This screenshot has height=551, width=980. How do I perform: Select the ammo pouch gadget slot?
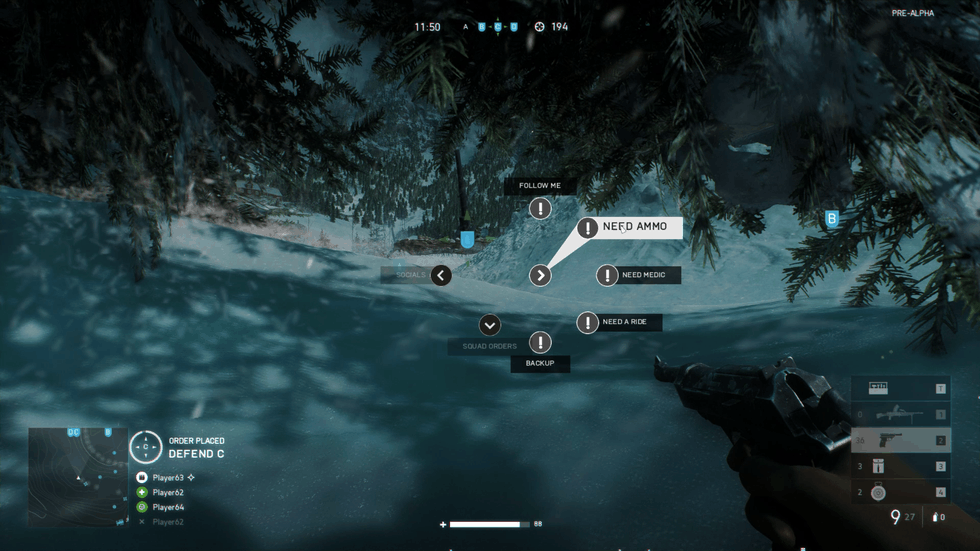coord(900,466)
